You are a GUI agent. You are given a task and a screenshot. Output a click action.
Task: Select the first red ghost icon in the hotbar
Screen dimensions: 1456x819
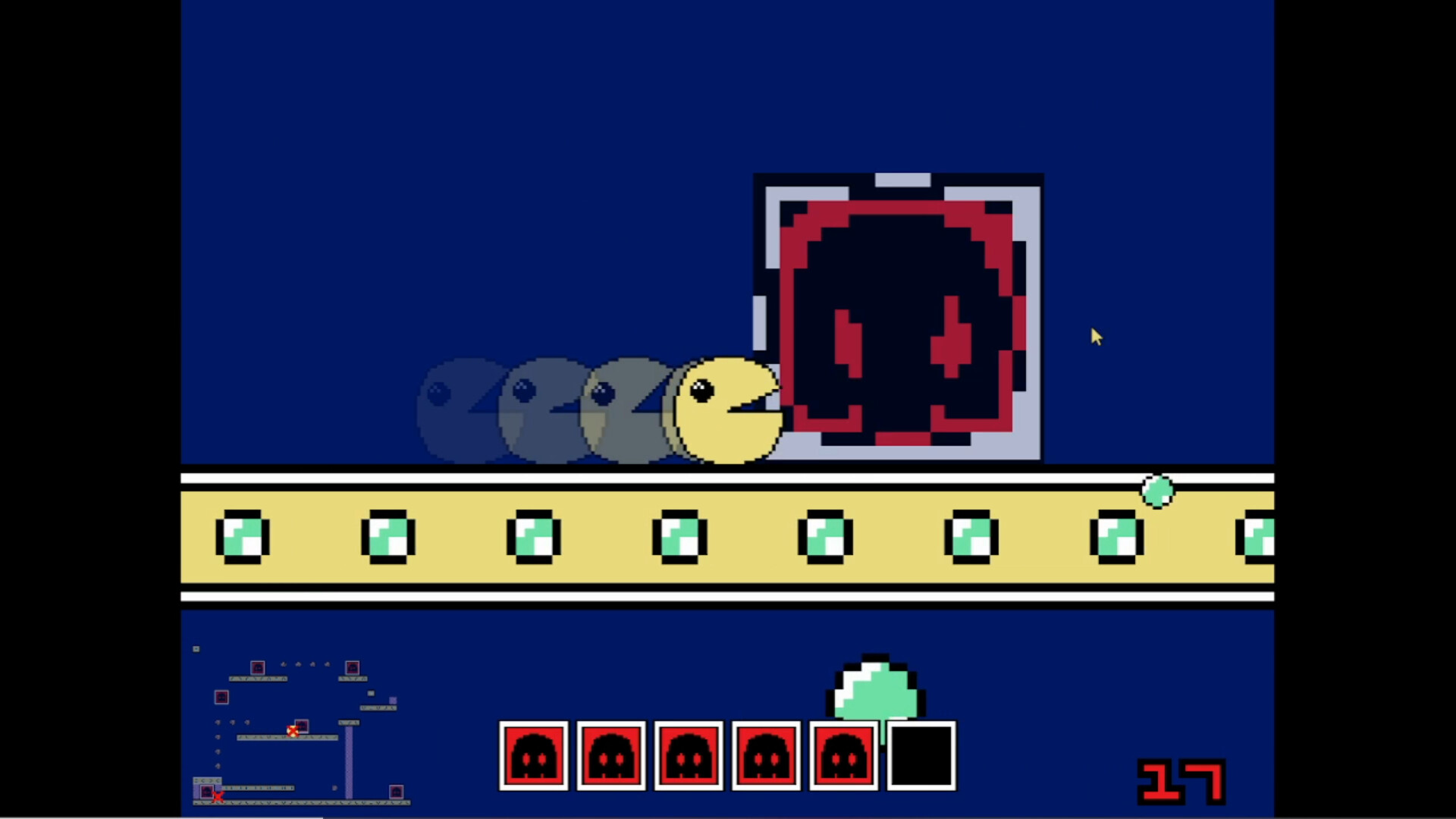[x=534, y=756]
